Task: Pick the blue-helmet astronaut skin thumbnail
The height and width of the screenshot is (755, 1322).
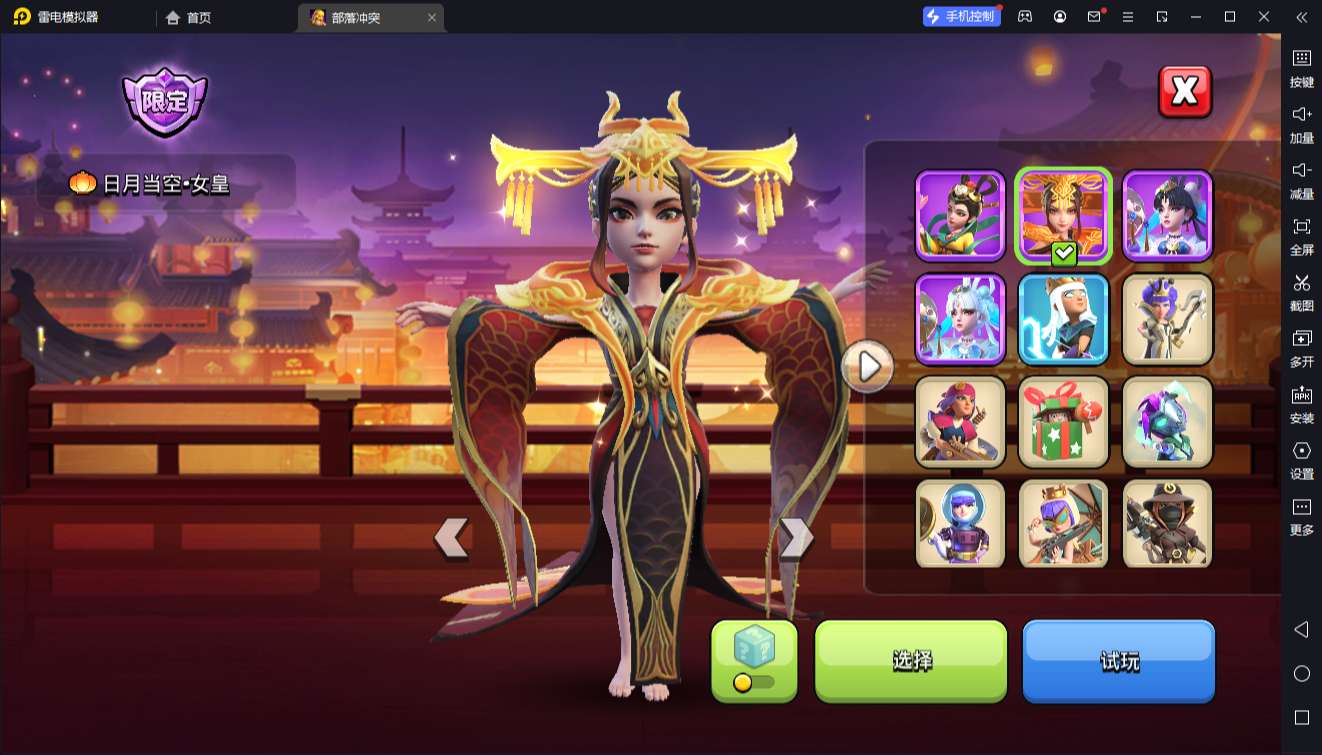Action: point(960,524)
